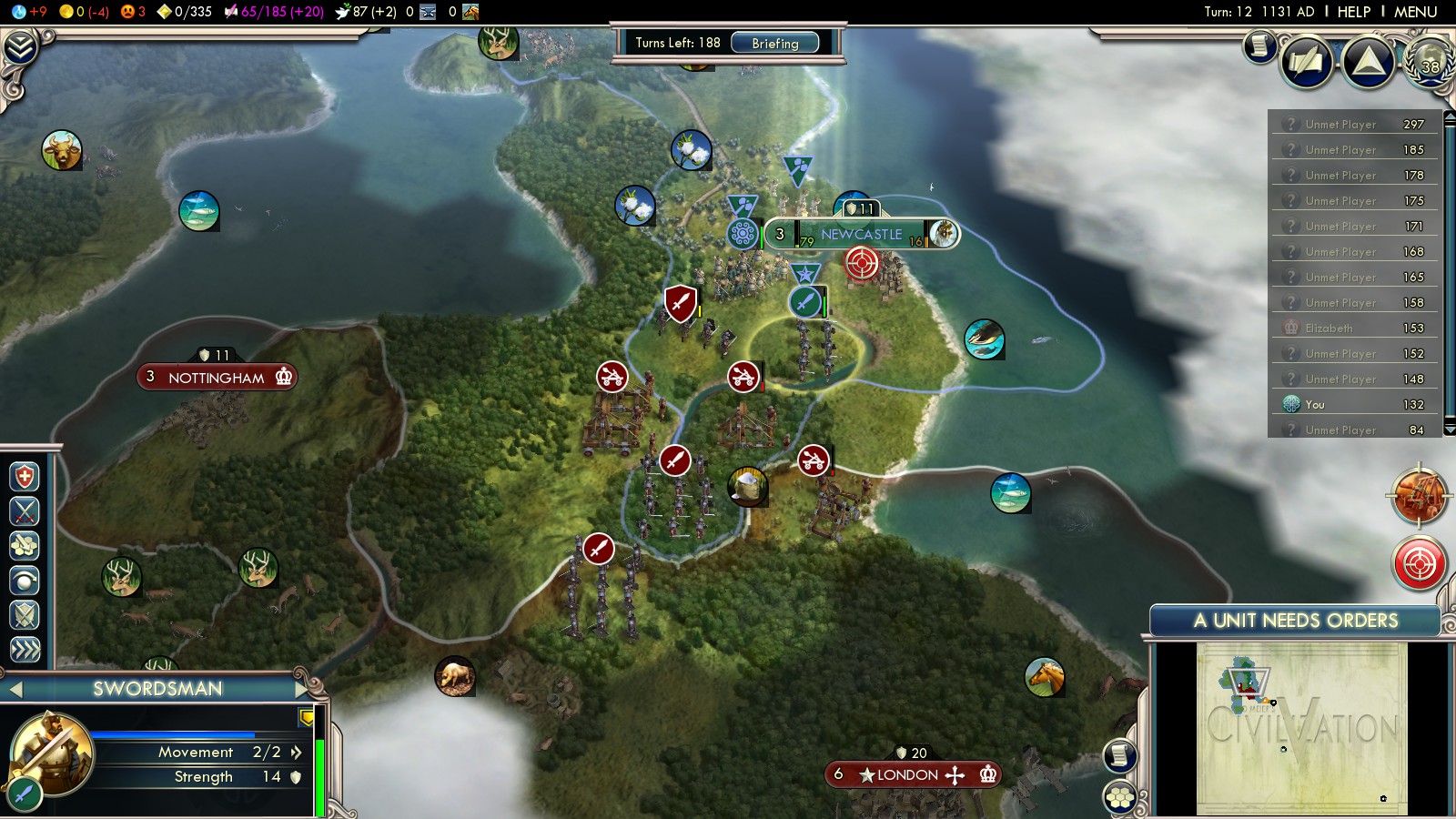
Task: Open the Briefing panel
Action: [774, 43]
